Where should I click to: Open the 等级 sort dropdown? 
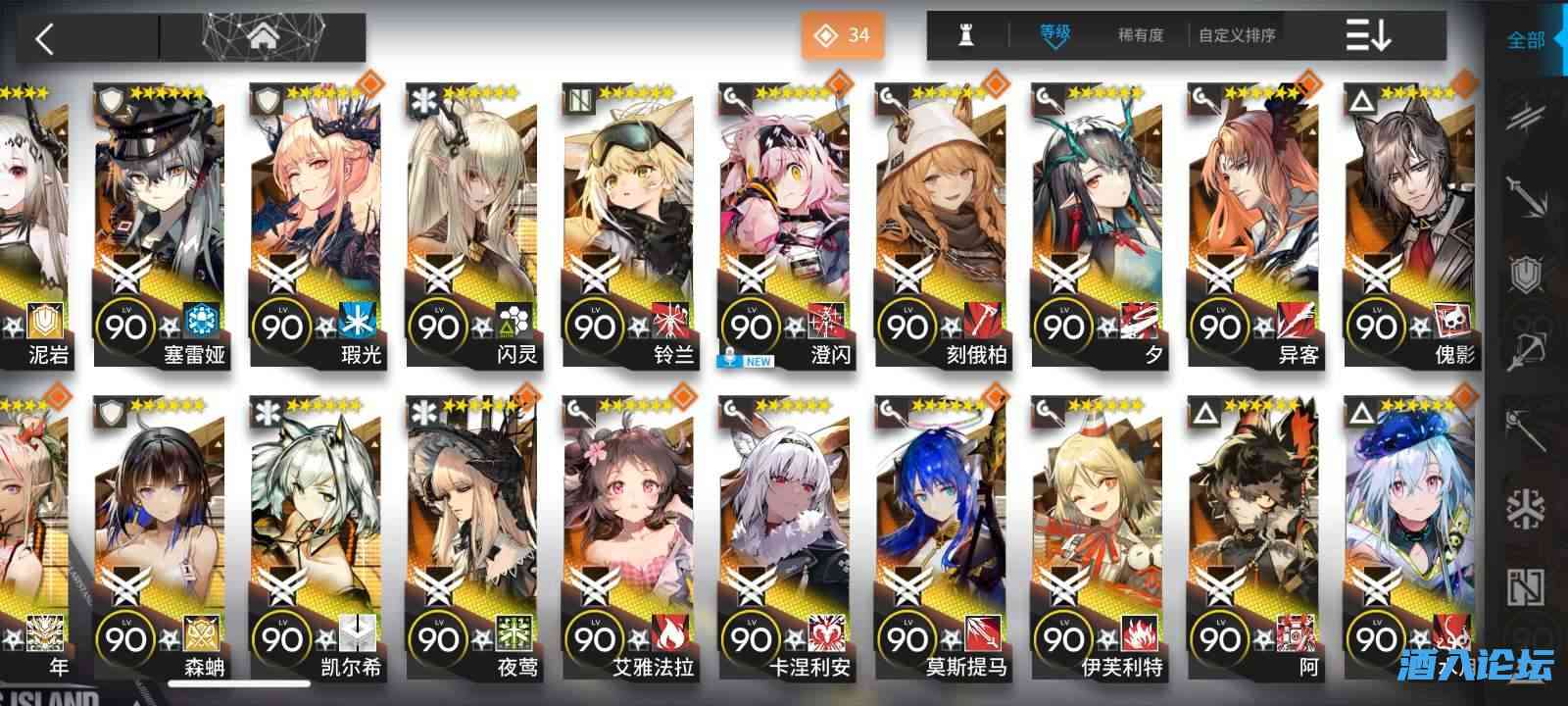pos(1053,33)
